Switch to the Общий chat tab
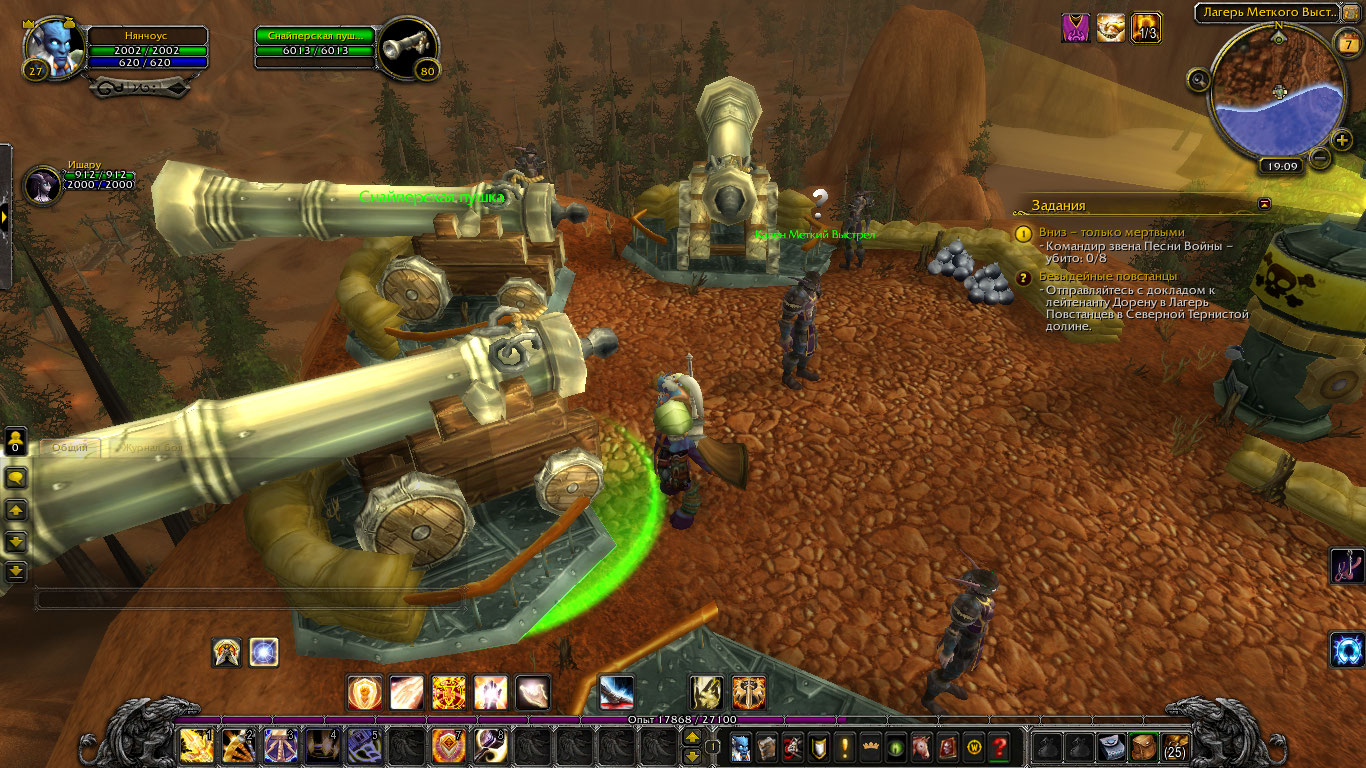 tap(69, 447)
